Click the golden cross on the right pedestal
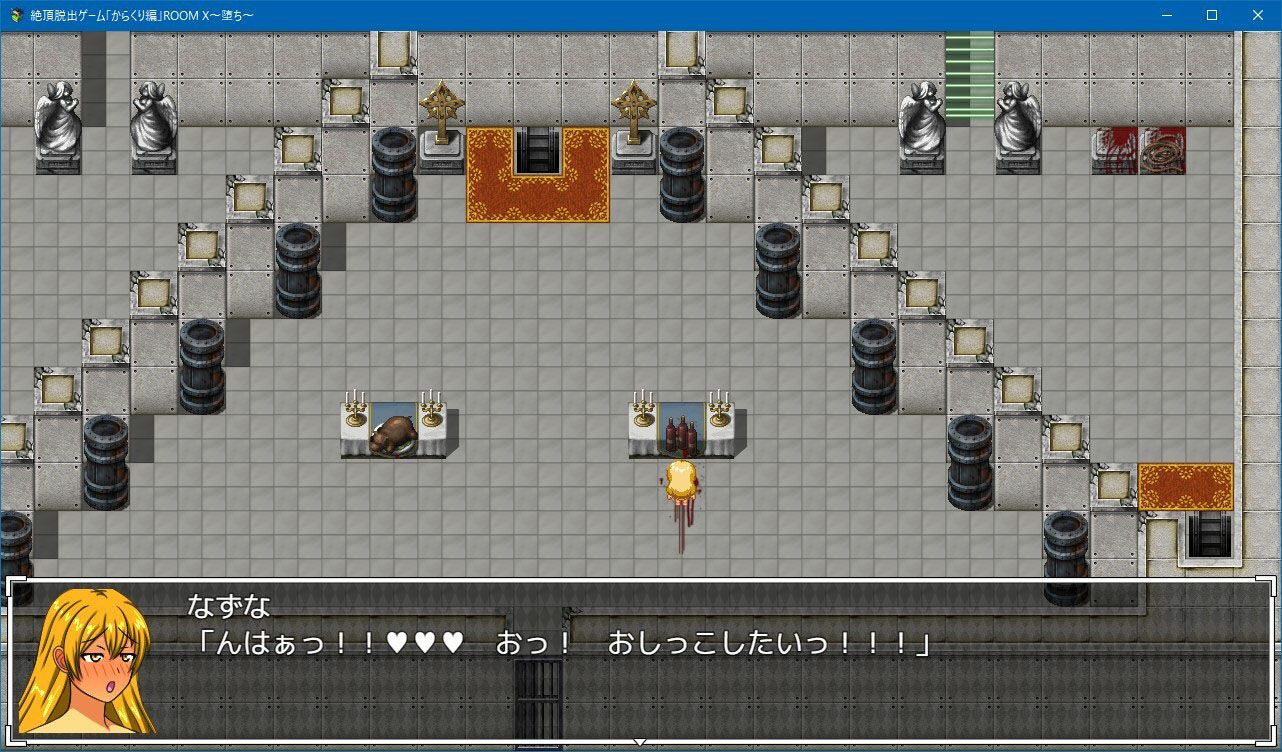This screenshot has width=1282, height=752. (x=634, y=105)
